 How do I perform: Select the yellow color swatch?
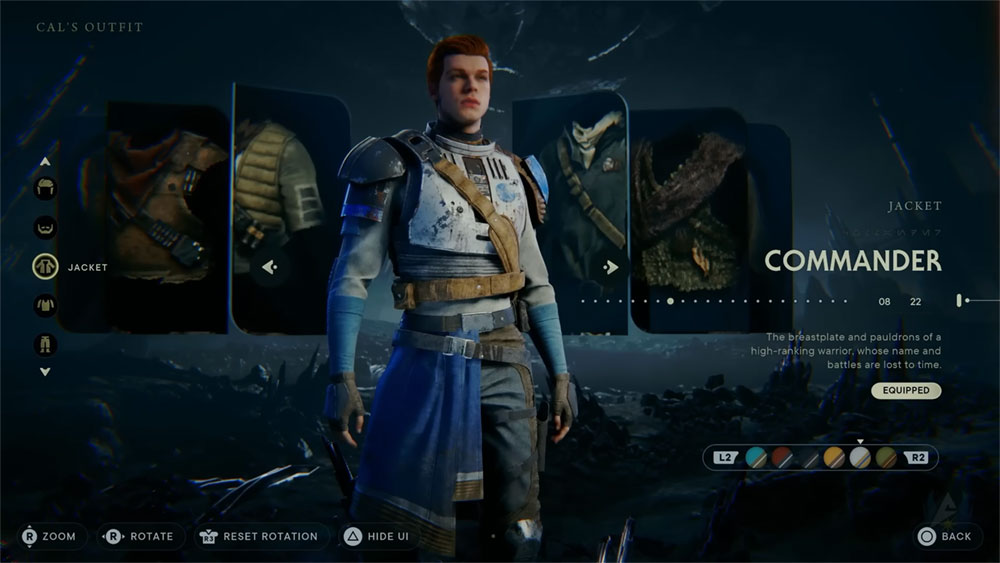834,458
